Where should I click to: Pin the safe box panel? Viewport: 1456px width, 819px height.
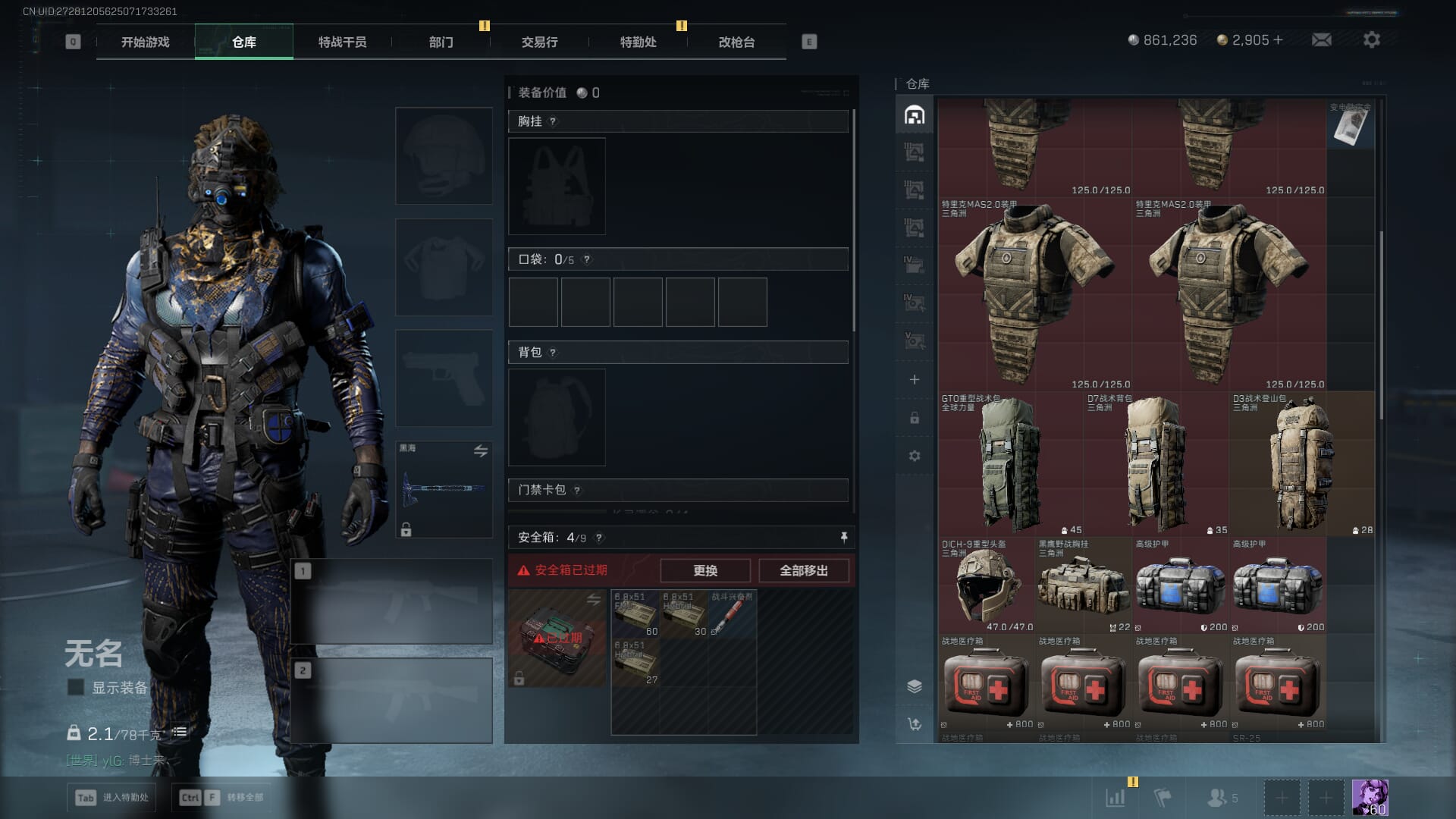(843, 538)
